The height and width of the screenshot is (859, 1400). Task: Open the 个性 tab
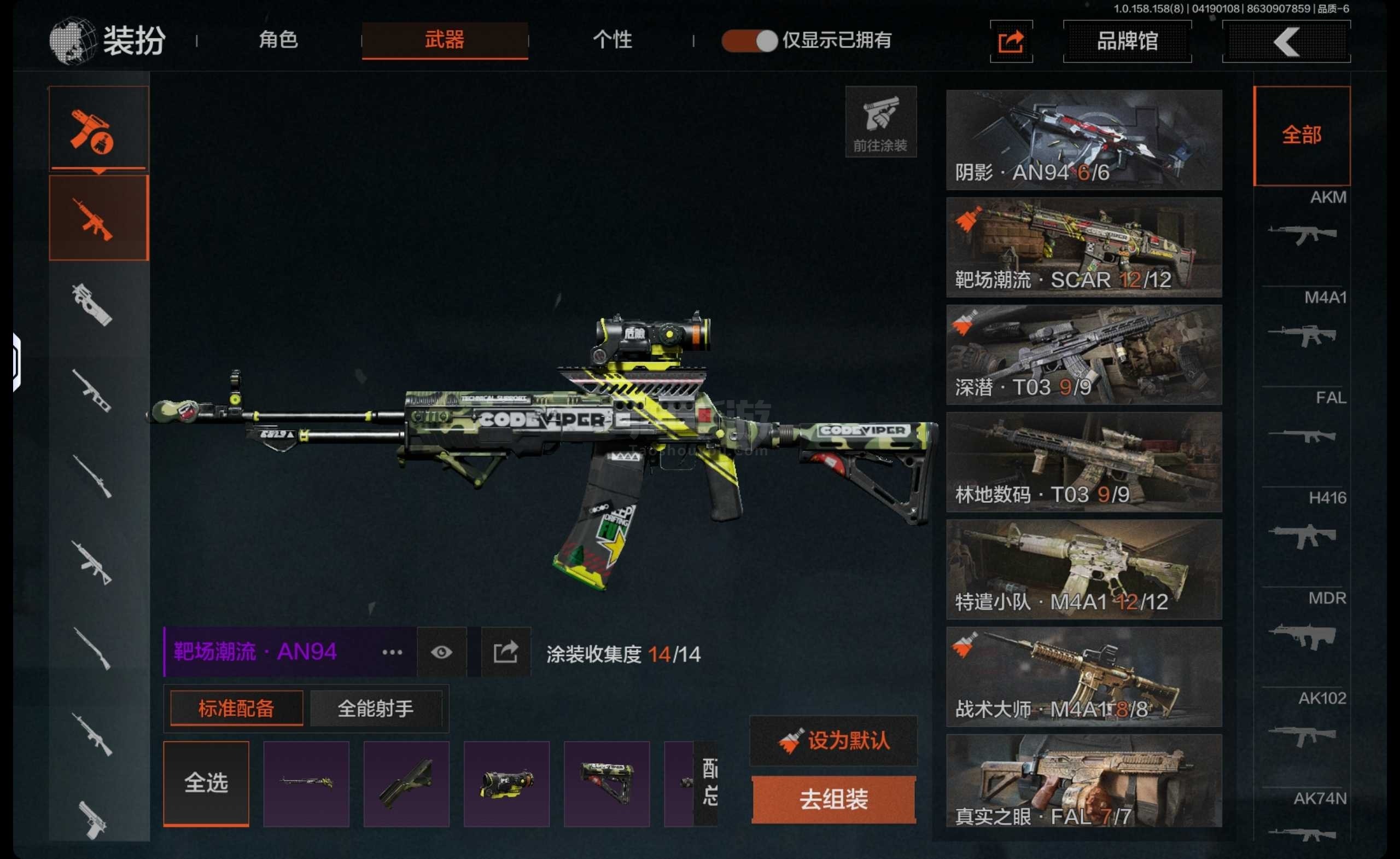[612, 40]
